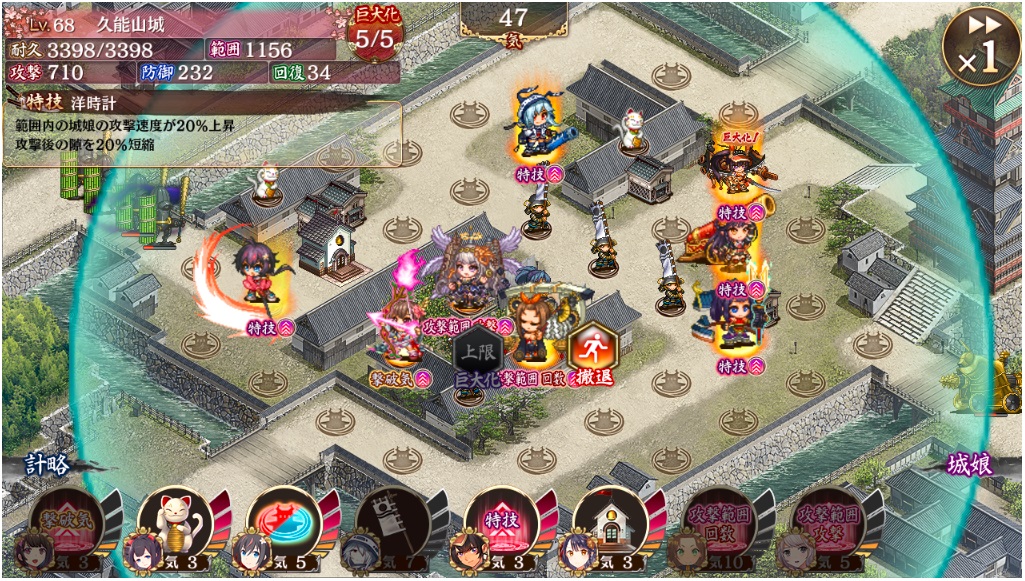Open the 城娘 castle girl panel
1025x581 pixels.
[970, 464]
